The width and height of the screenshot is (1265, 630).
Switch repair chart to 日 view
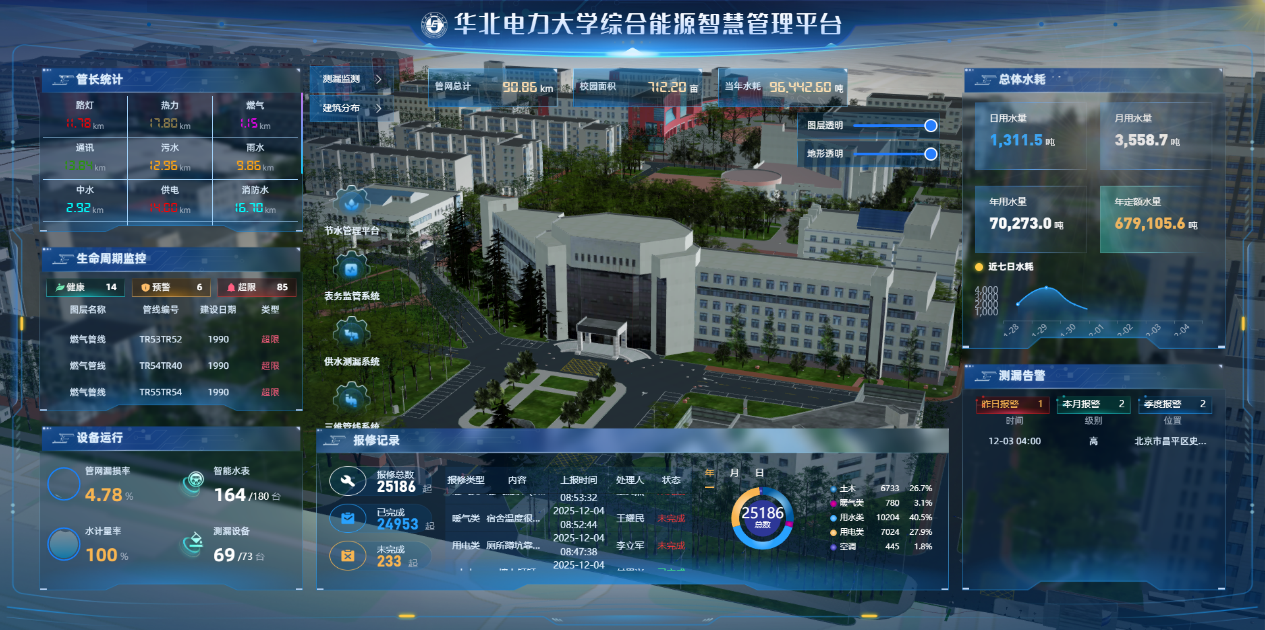click(759, 473)
